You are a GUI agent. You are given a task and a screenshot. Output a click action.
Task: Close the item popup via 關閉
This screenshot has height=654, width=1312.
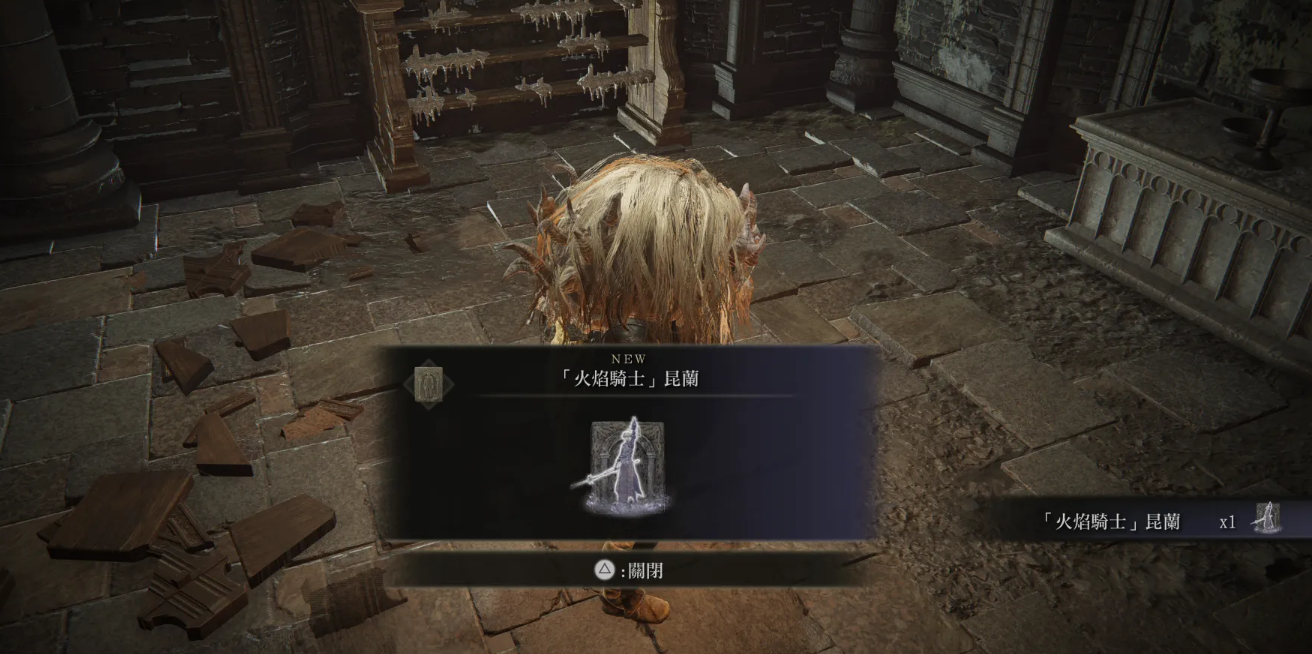(x=629, y=571)
